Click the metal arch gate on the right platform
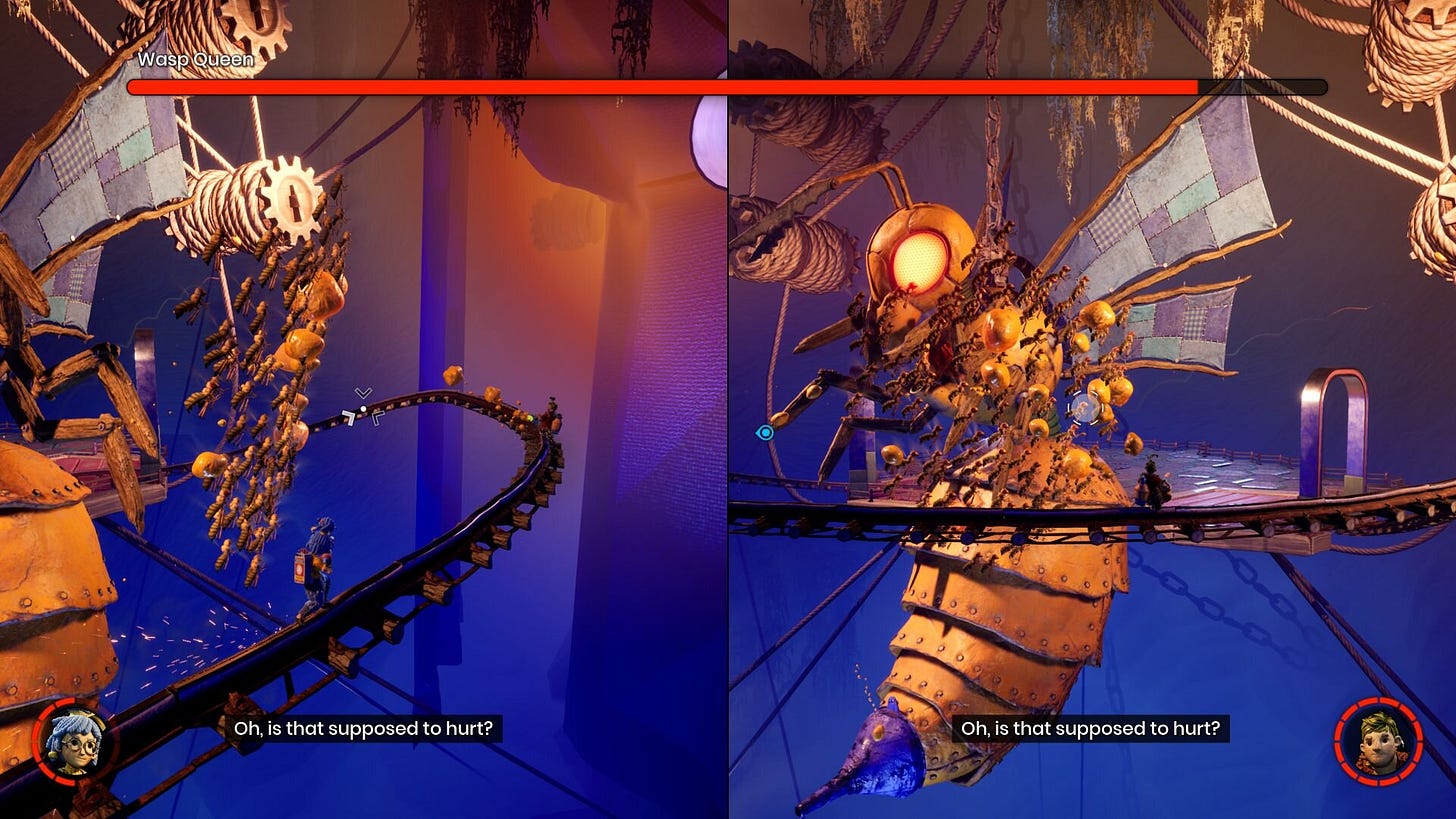The height and width of the screenshot is (819, 1456). (x=1337, y=410)
